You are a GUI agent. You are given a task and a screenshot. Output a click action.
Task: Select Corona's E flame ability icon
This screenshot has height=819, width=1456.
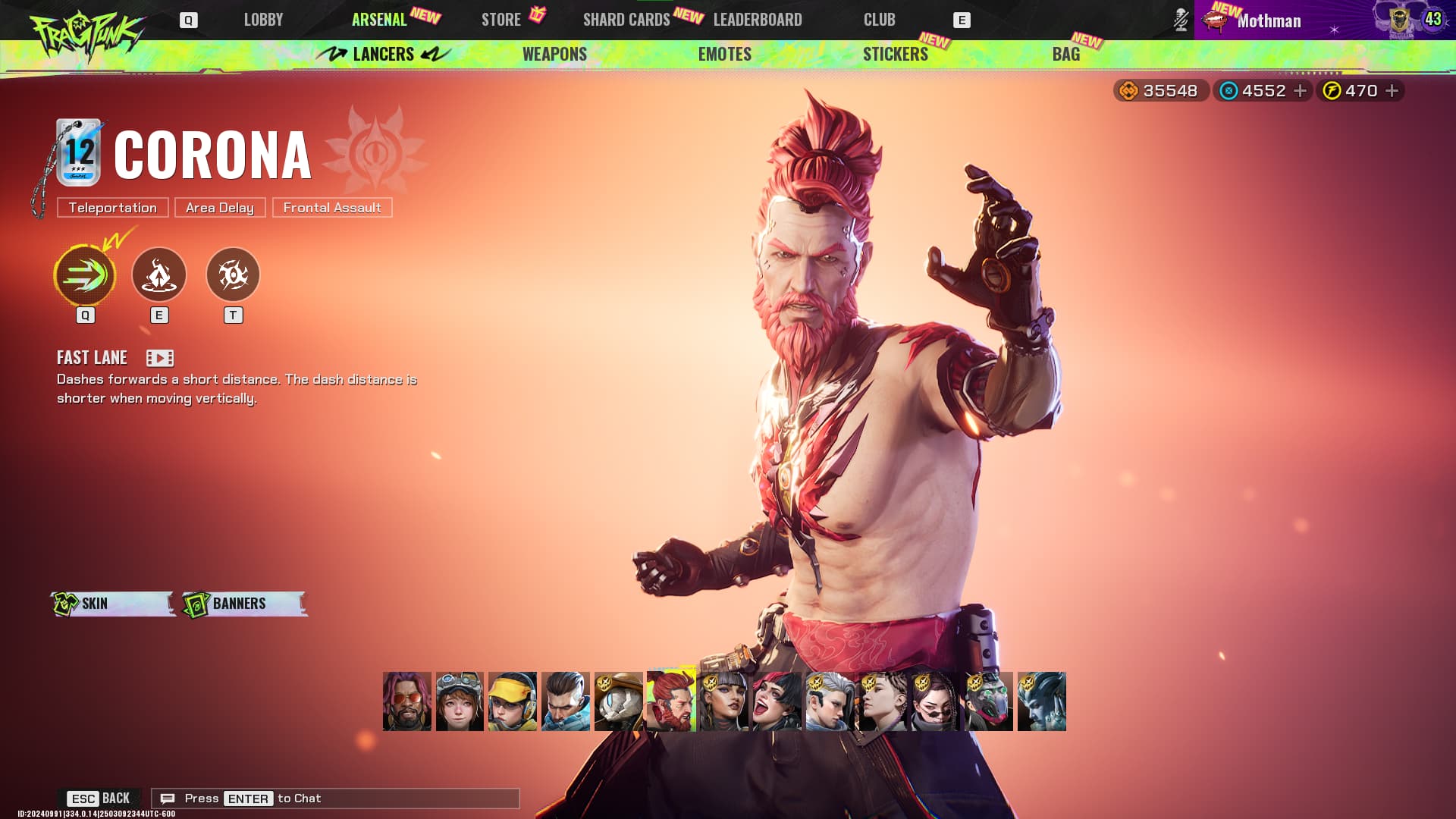(159, 275)
